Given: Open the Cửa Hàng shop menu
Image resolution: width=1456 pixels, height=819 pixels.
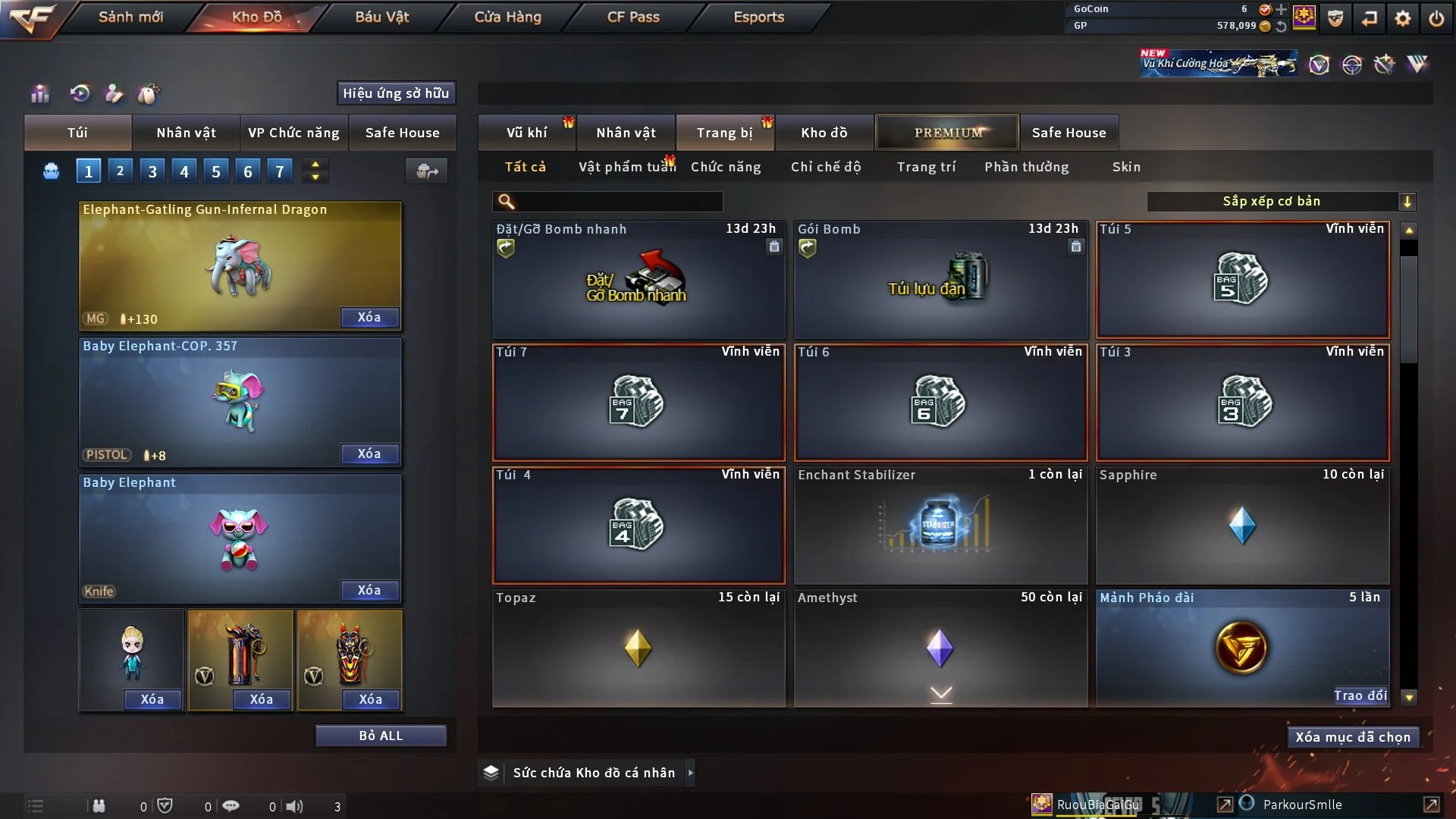Looking at the screenshot, I should click(x=507, y=17).
